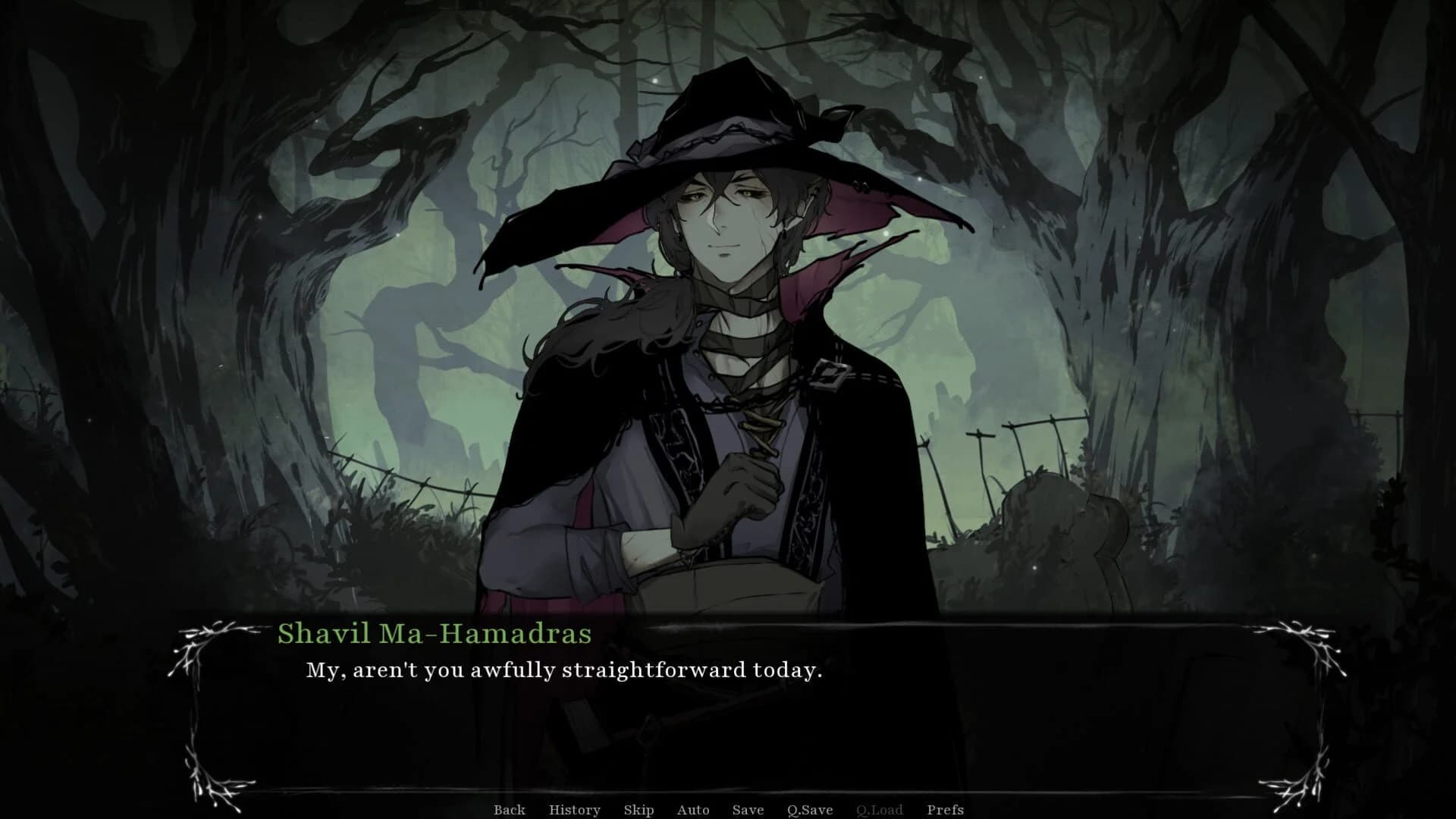Quick save the game with Q.Save
1456x819 pixels.
click(811, 810)
